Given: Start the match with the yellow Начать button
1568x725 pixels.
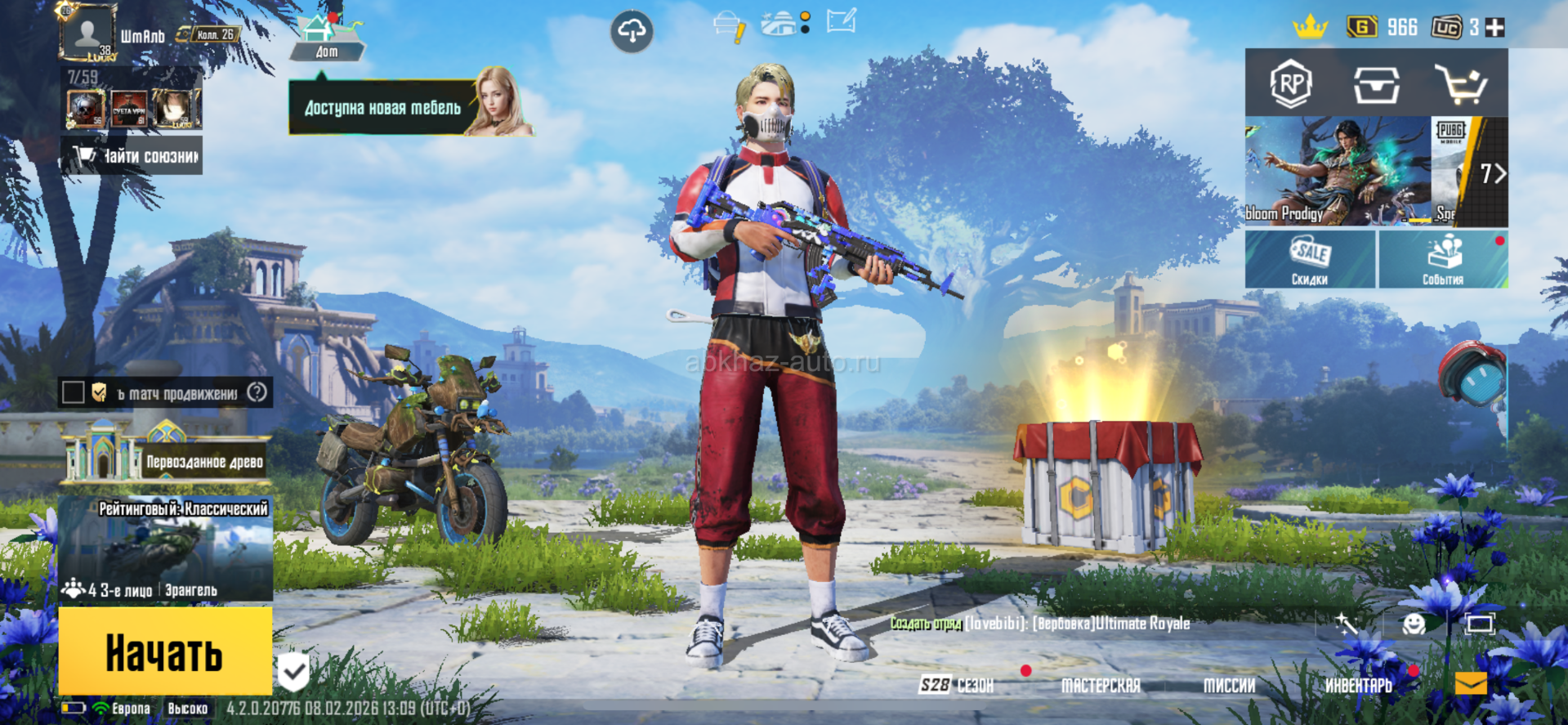Looking at the screenshot, I should 165,651.
